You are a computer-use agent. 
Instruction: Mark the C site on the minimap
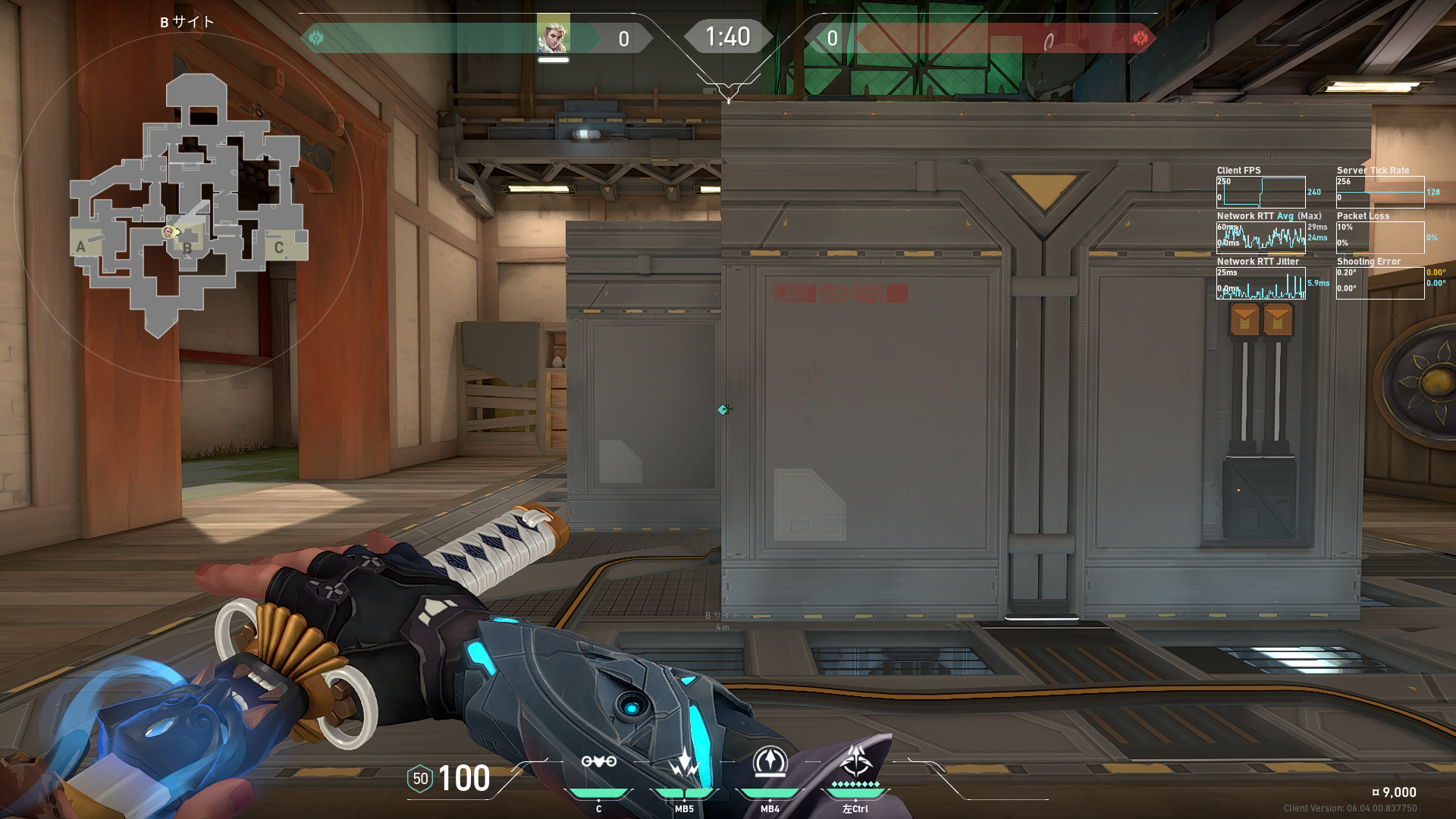click(x=279, y=247)
